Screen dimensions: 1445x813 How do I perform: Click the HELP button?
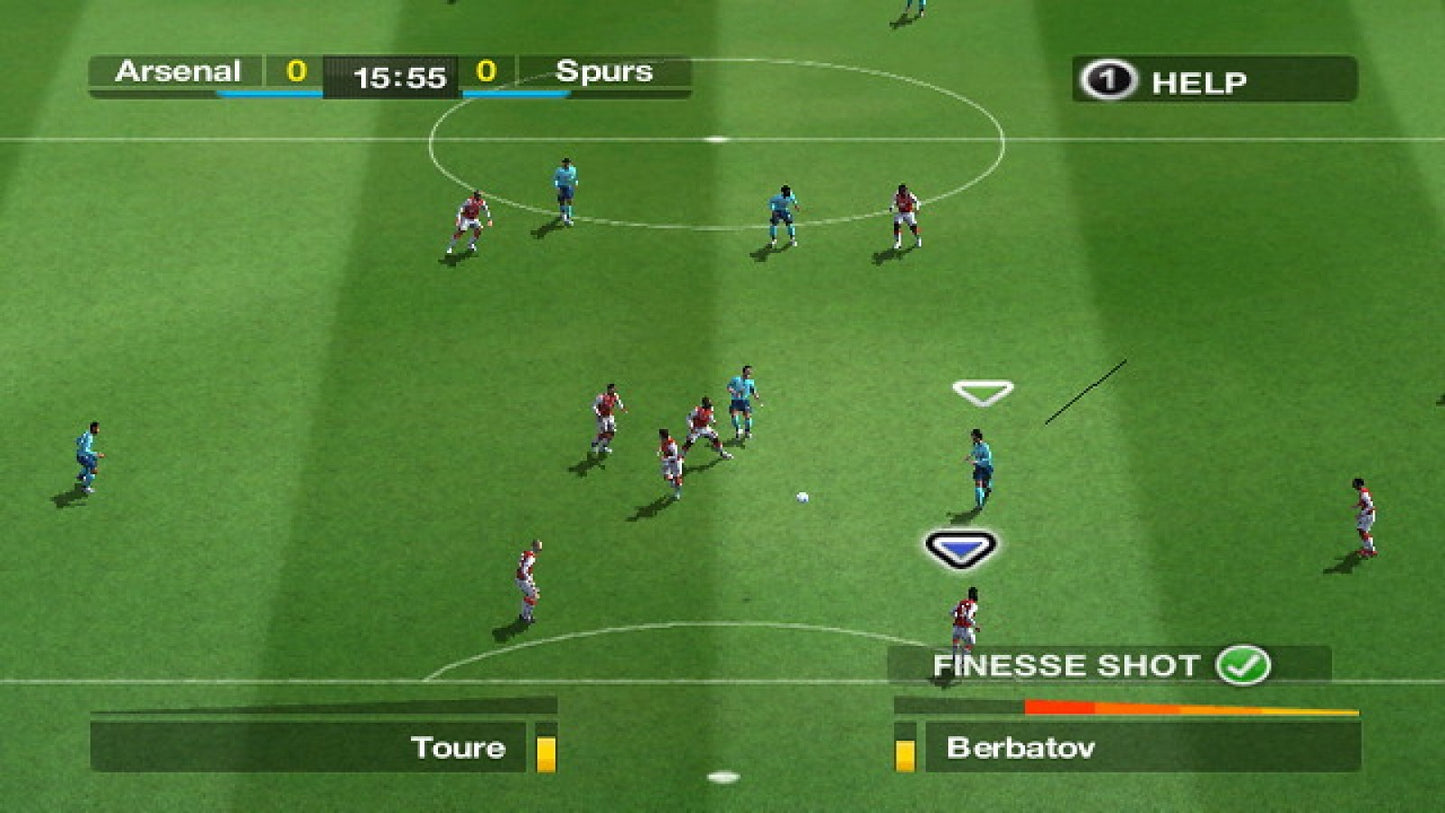pos(1200,81)
